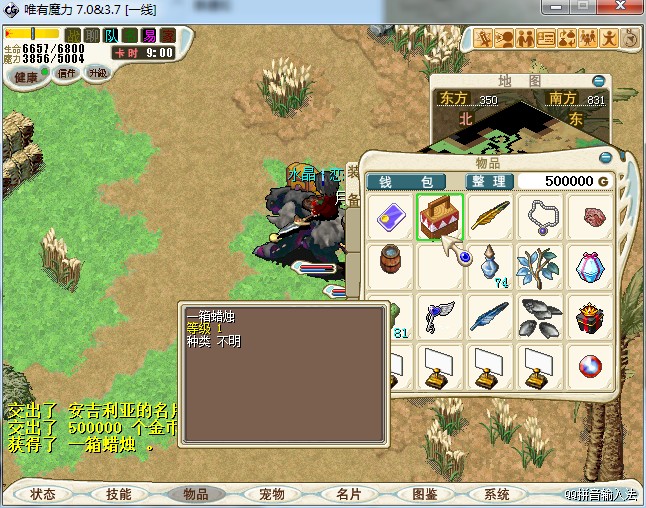This screenshot has height=508, width=646.
Task: Select the golden feather item
Action: [x=490, y=216]
